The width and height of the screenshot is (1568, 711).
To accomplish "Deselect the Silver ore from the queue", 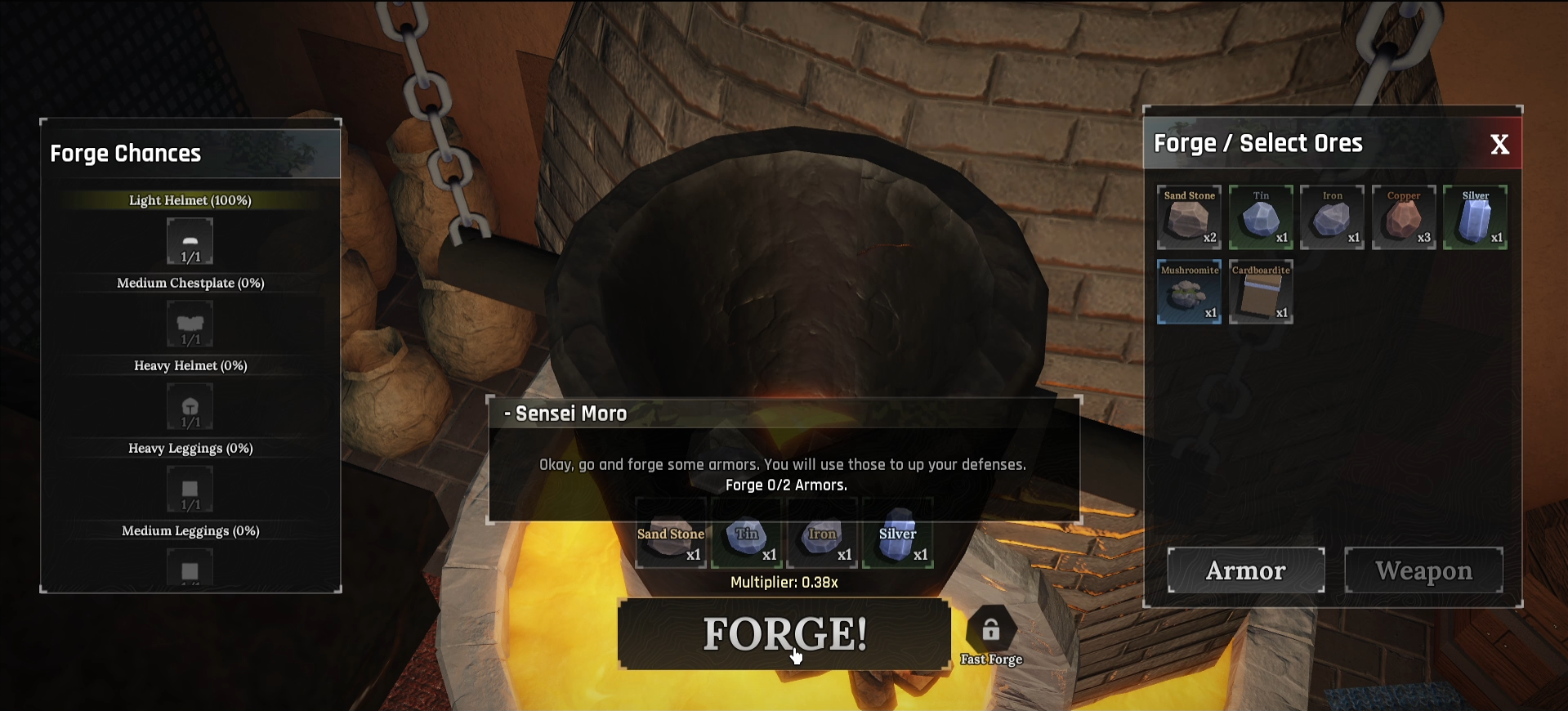I will 896,534.
